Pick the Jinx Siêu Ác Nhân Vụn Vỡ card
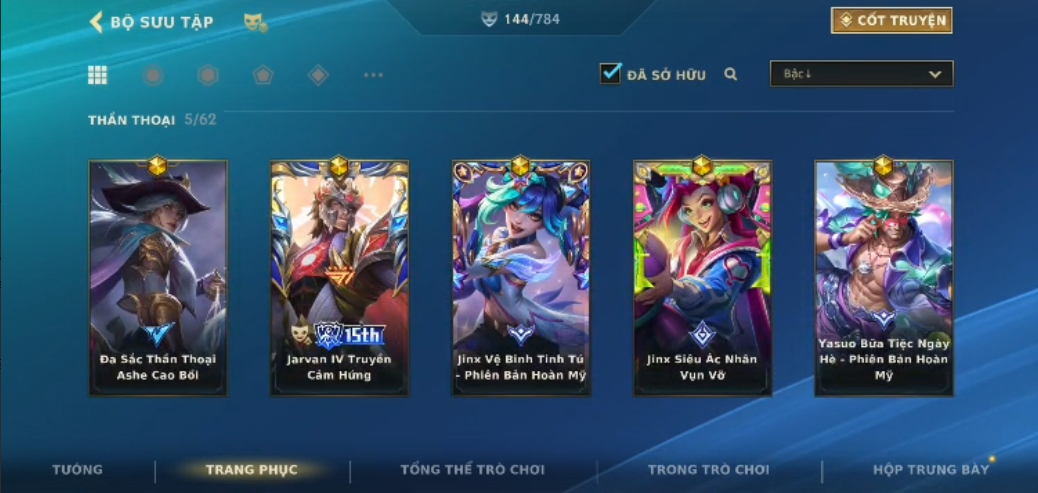 point(702,277)
